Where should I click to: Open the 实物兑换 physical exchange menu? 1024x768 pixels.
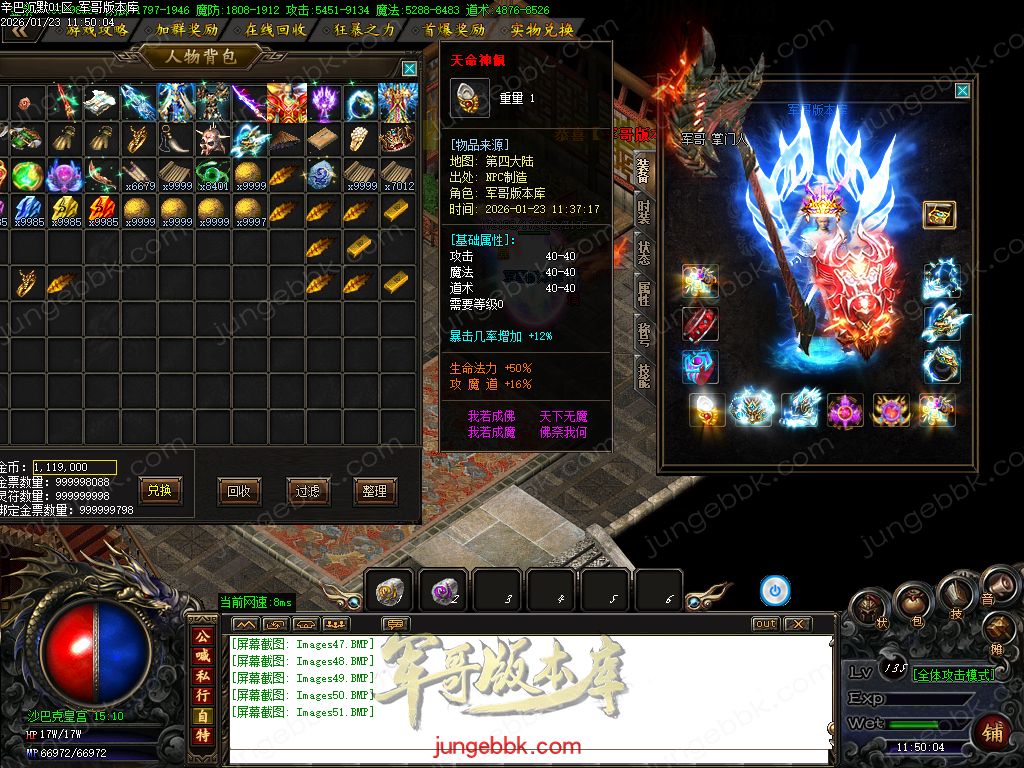click(x=541, y=30)
